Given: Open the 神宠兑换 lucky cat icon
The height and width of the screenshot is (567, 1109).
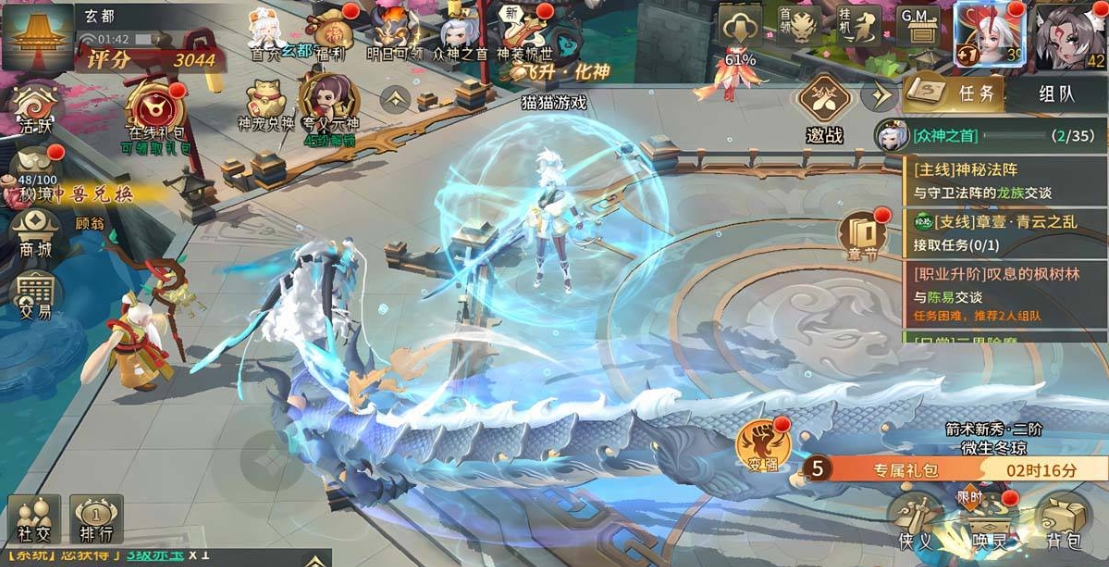Looking at the screenshot, I should (266, 104).
